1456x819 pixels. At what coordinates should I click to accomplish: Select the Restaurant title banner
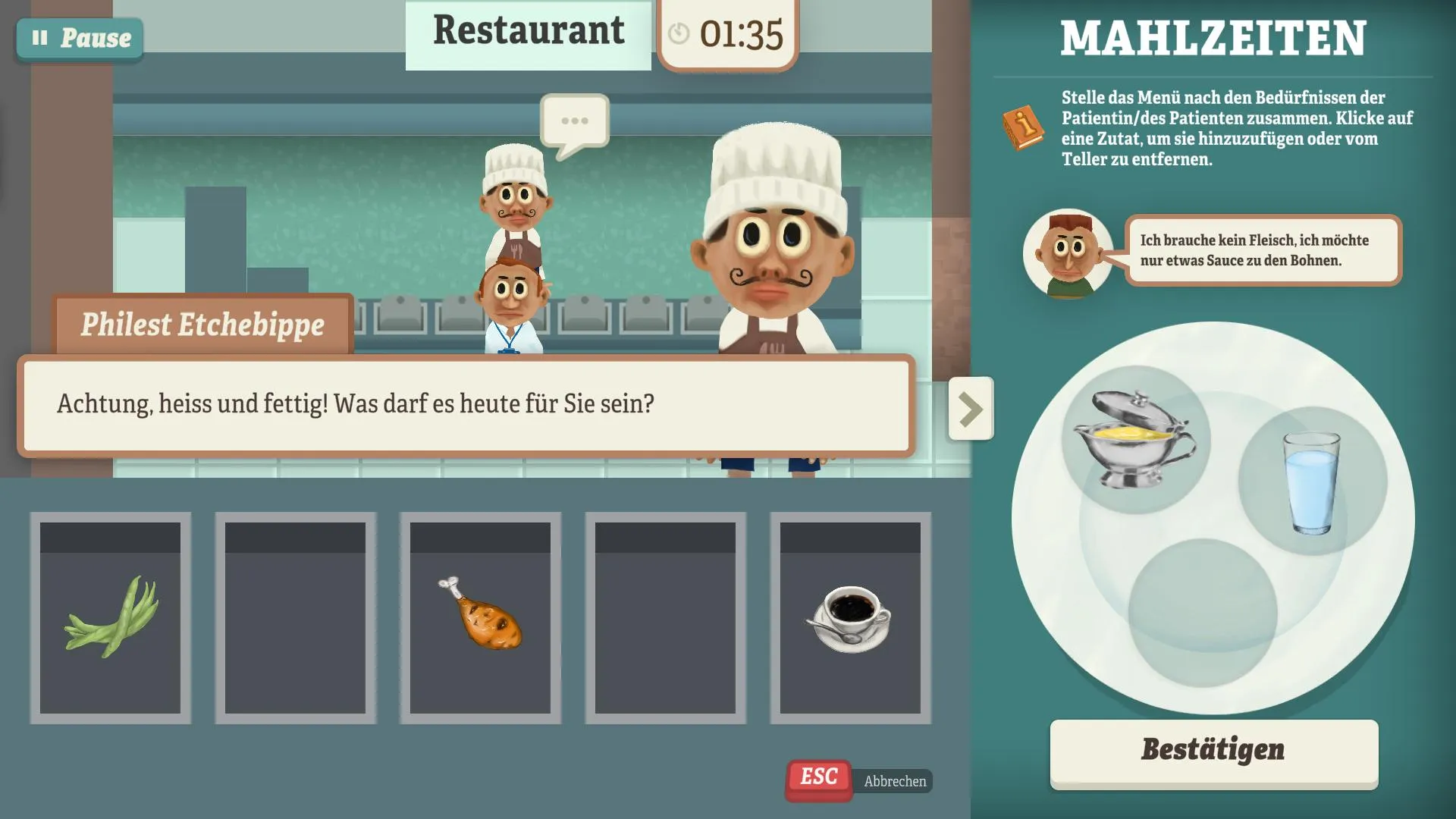pos(529,32)
